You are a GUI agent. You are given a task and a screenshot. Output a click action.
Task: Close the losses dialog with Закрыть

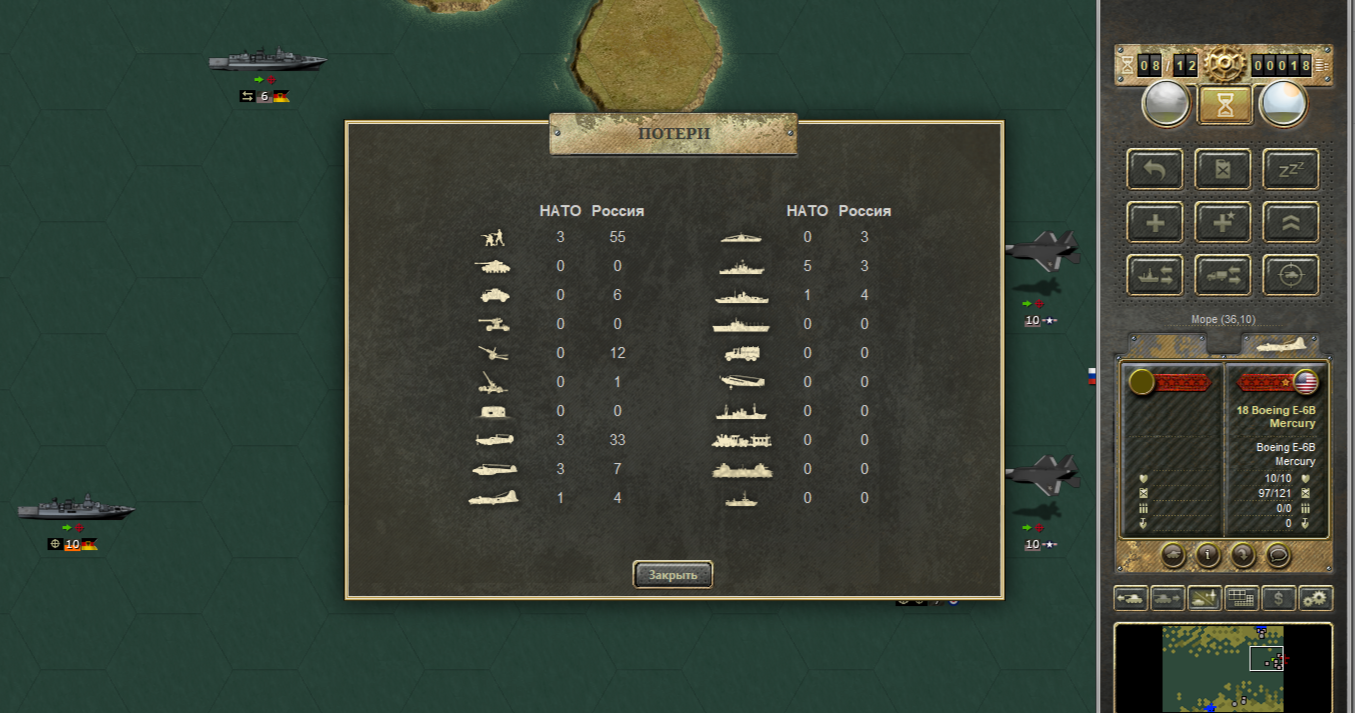click(672, 575)
